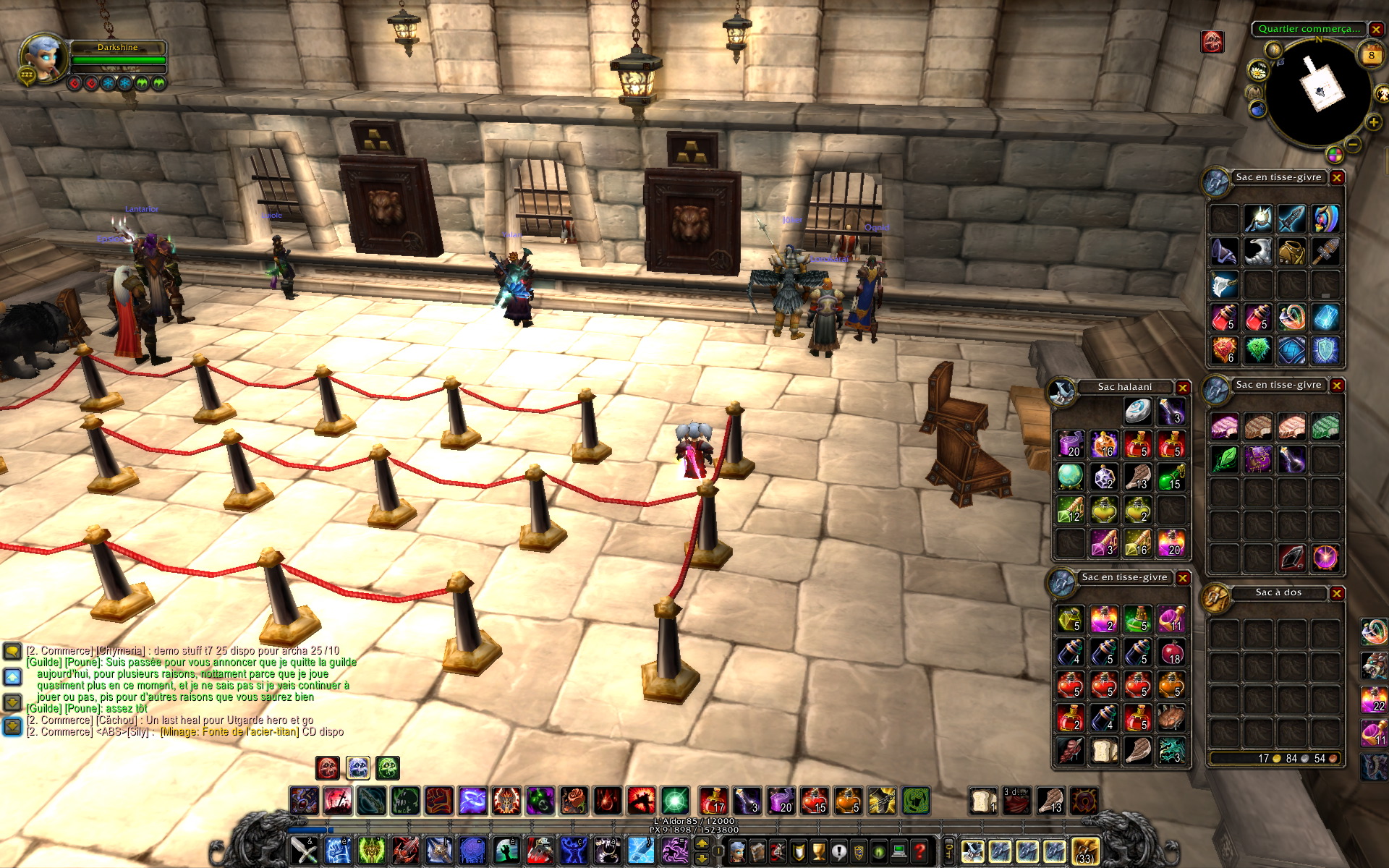
Task: Click the minimap tracking daisy flower button
Action: pos(1259,70)
